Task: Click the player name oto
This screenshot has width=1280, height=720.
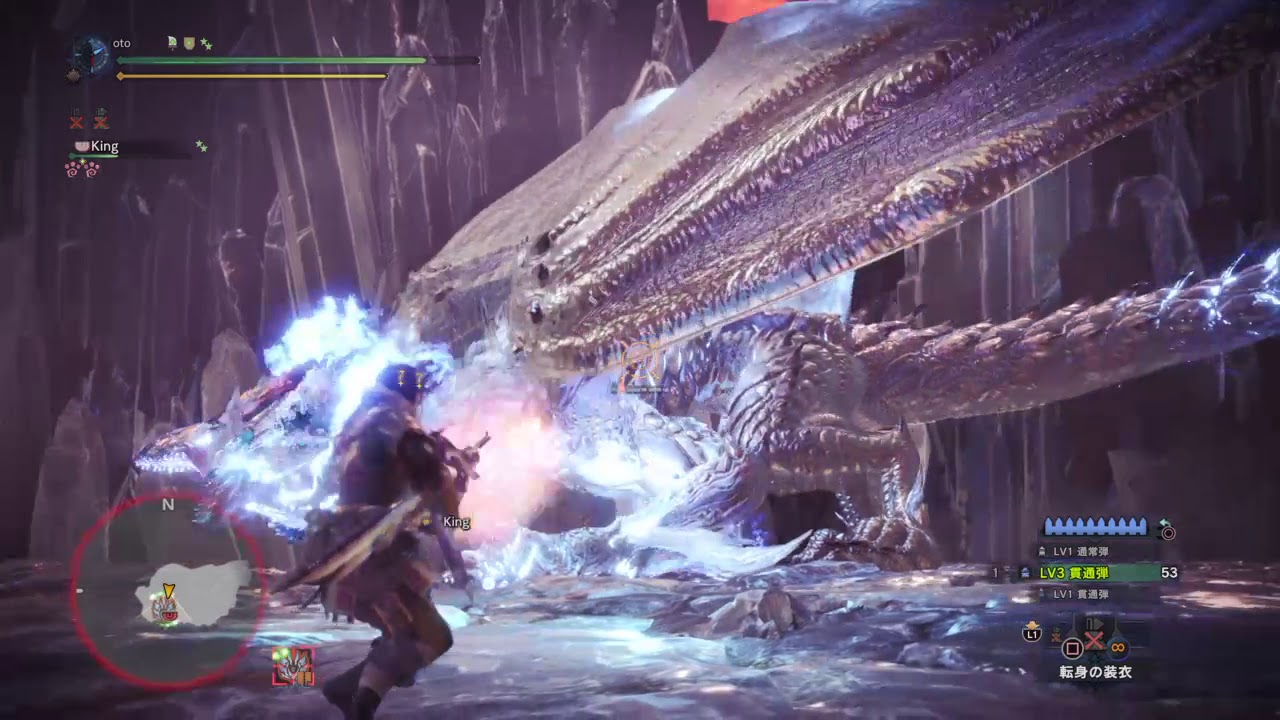Action: coord(122,43)
